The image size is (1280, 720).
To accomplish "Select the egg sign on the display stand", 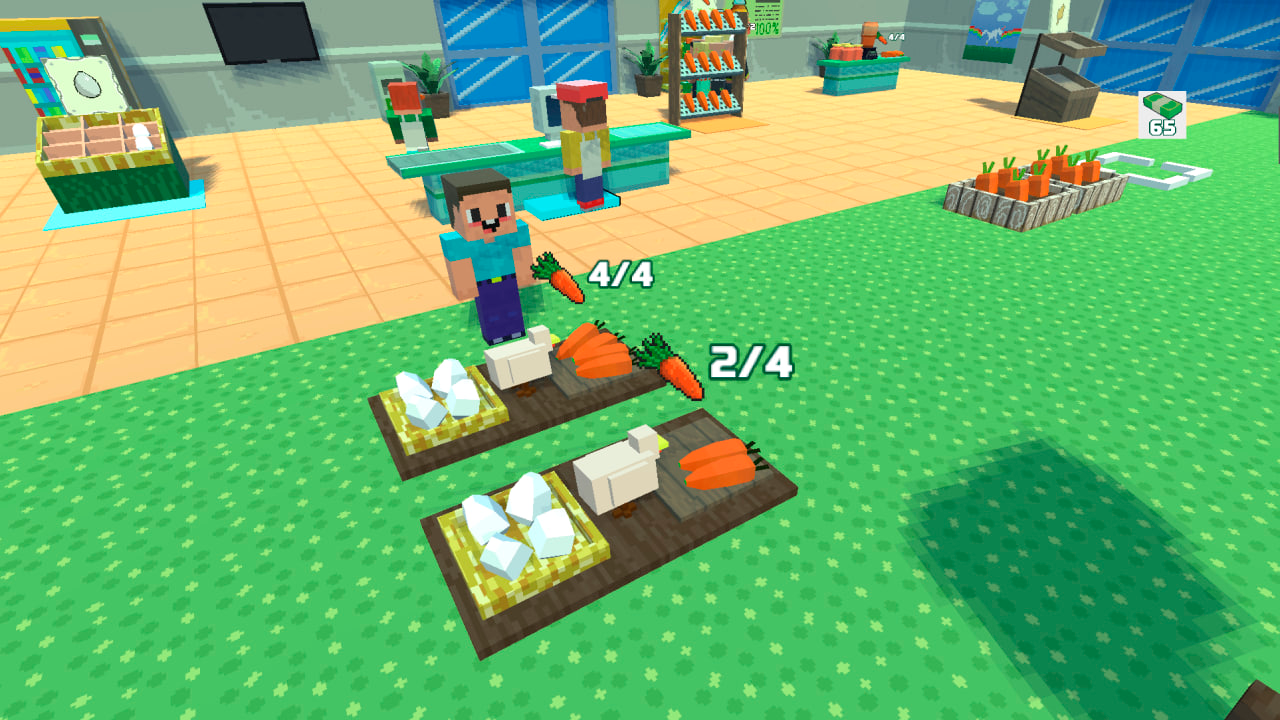I will pos(85,80).
